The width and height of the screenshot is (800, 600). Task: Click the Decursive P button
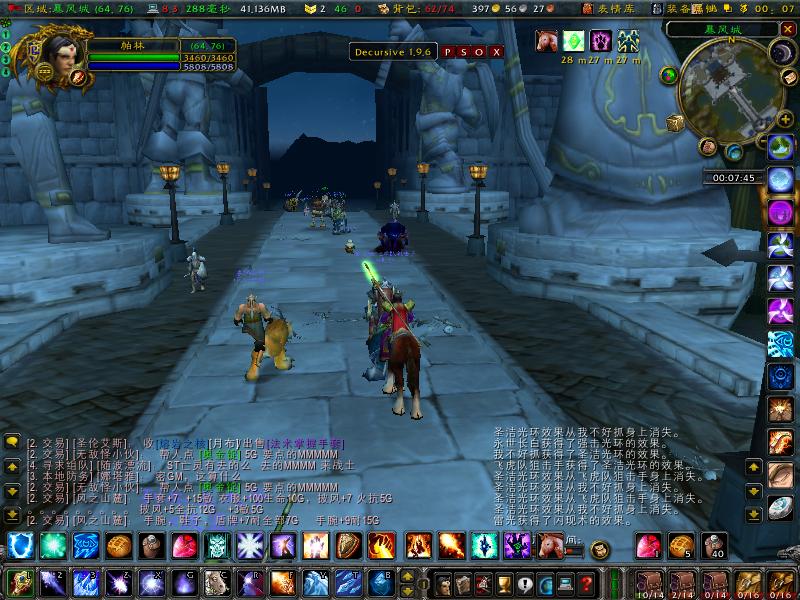pyautogui.click(x=448, y=51)
